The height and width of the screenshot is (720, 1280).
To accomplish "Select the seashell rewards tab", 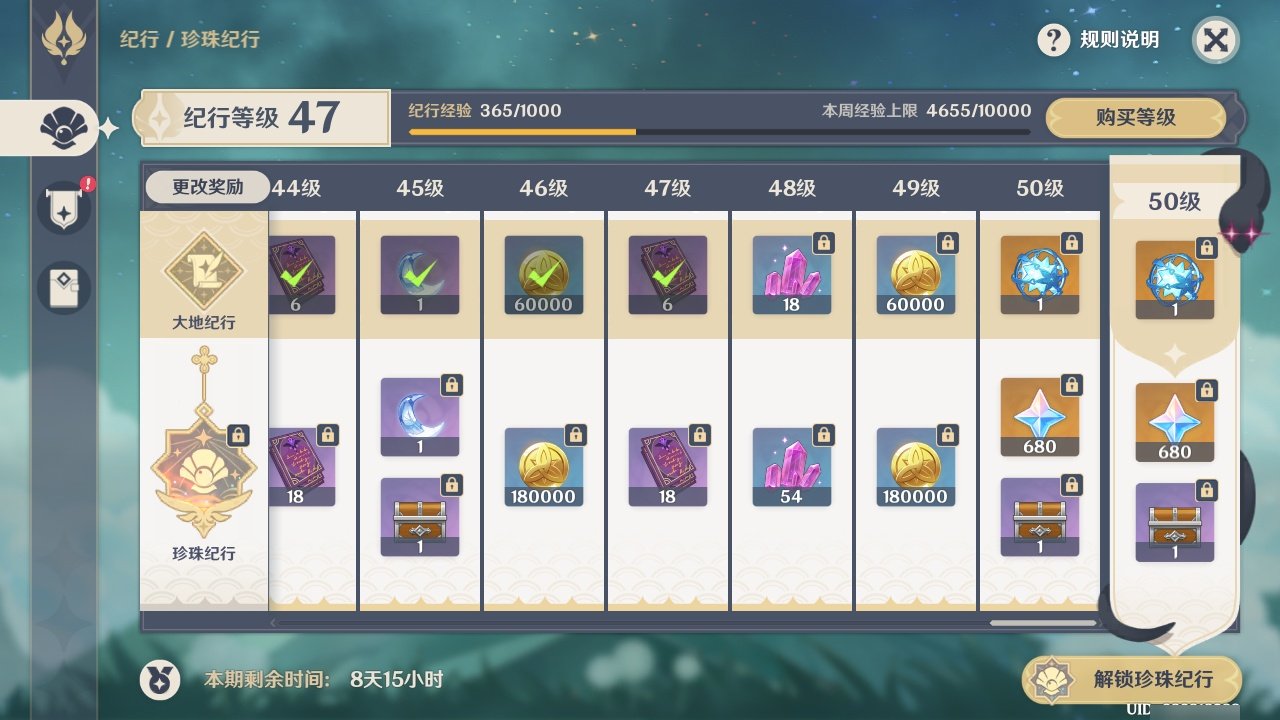I will click(62, 128).
